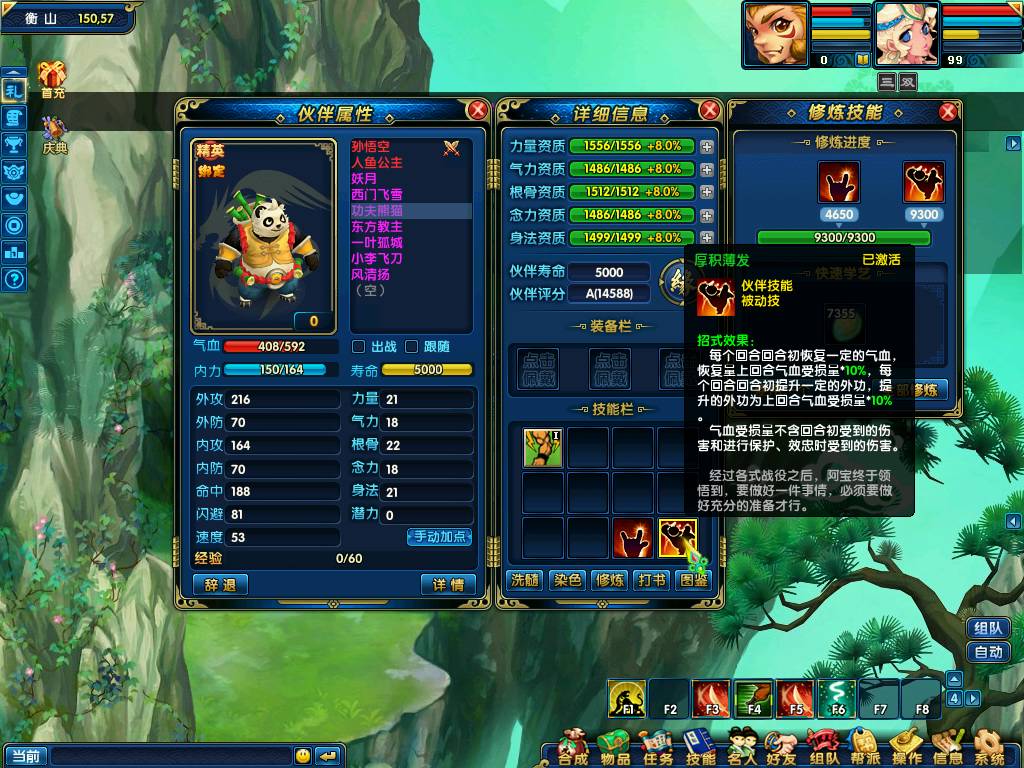Open companion 详情 details button
Image resolution: width=1024 pixels, height=768 pixels.
(x=448, y=585)
